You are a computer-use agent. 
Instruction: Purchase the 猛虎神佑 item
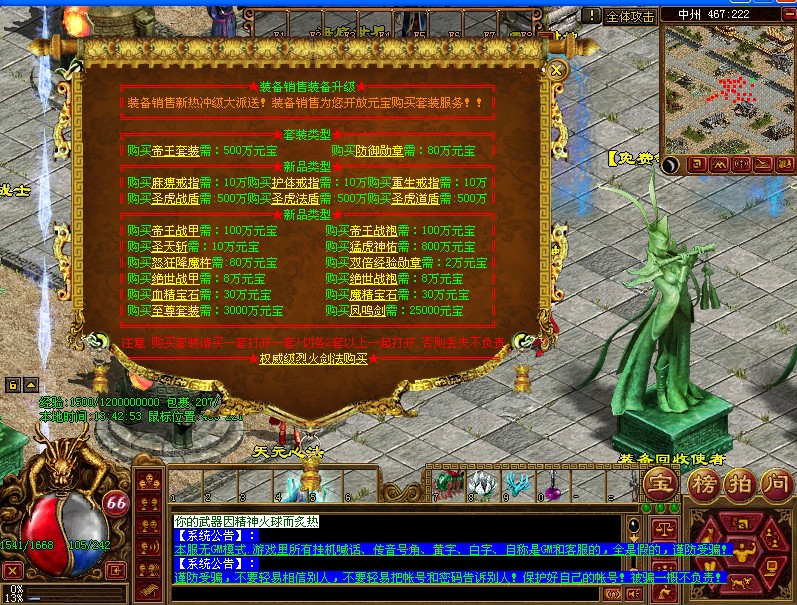[x=372, y=247]
